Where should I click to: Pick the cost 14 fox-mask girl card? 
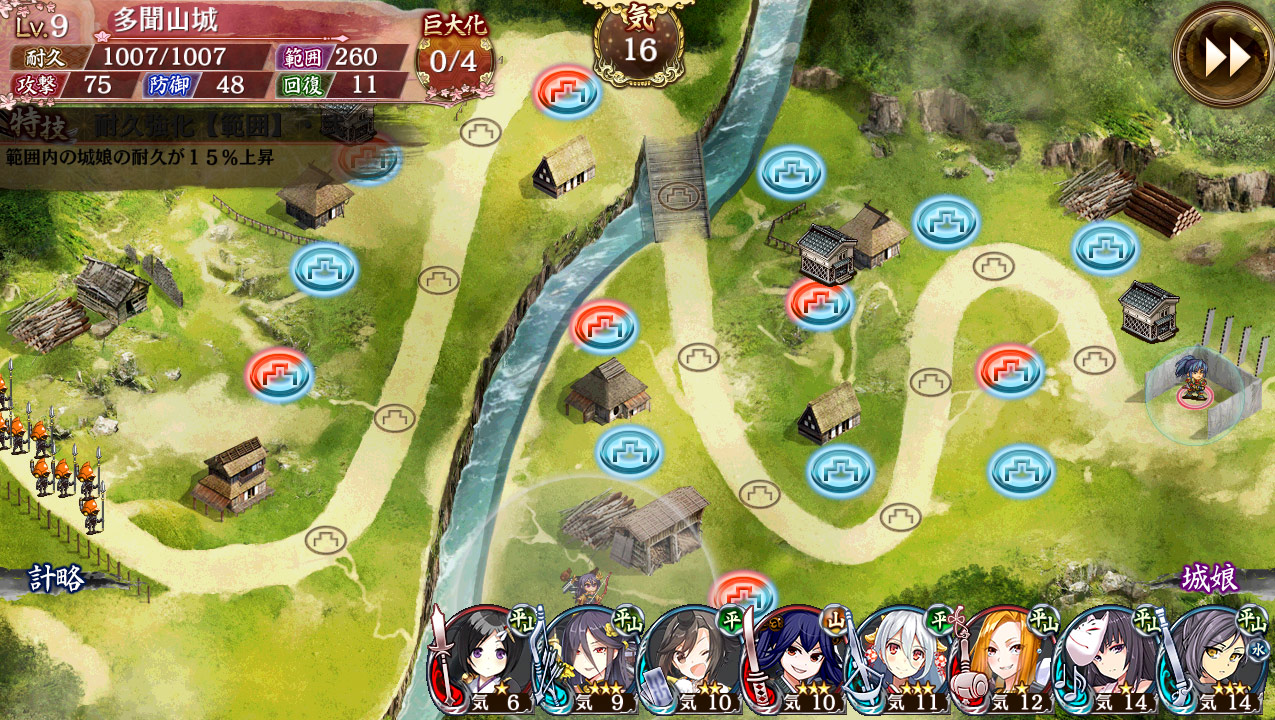pyautogui.click(x=1107, y=660)
